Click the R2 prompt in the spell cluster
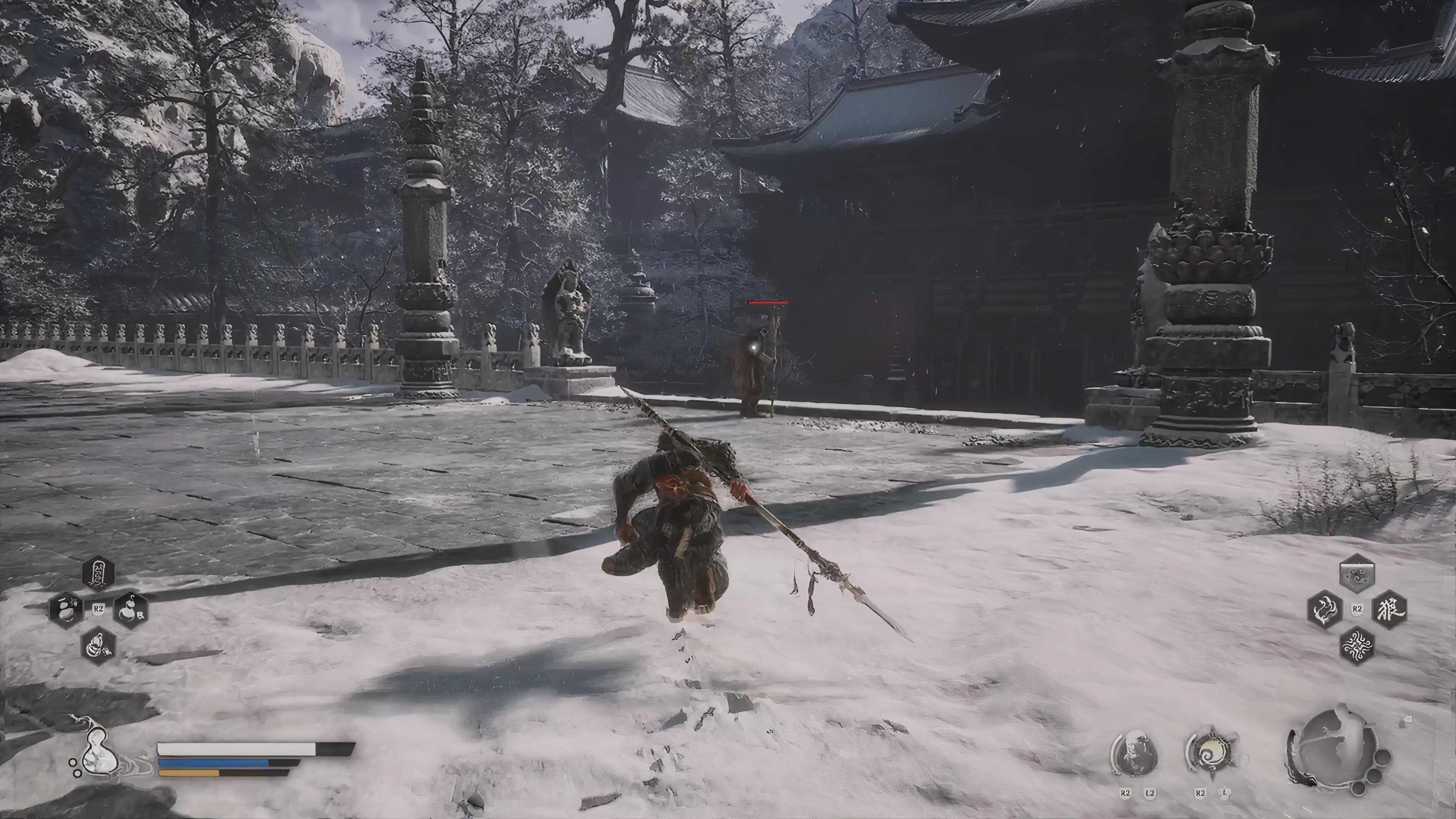The width and height of the screenshot is (1456, 819). click(x=1358, y=609)
